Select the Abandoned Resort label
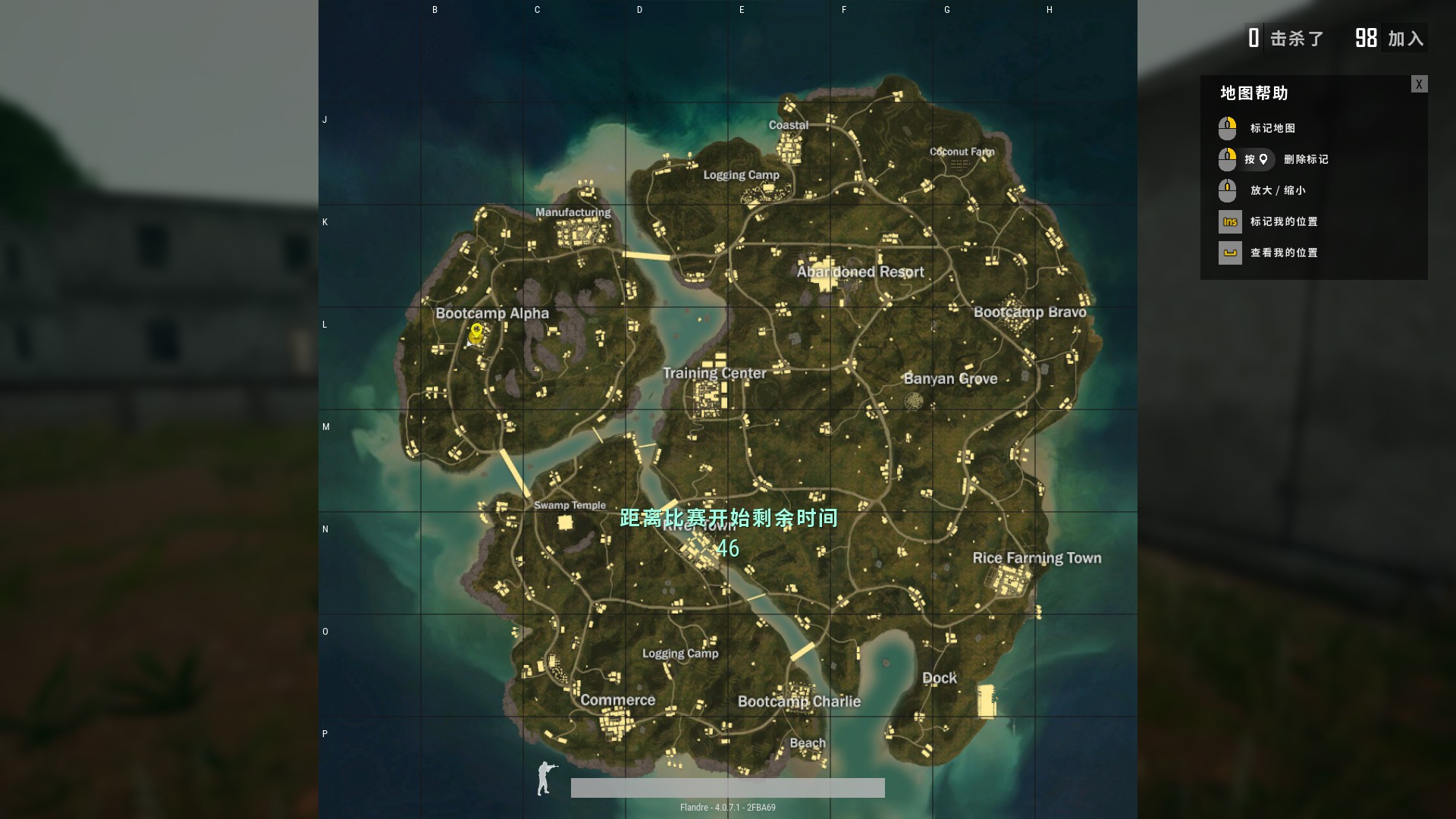This screenshot has height=819, width=1456. click(861, 271)
